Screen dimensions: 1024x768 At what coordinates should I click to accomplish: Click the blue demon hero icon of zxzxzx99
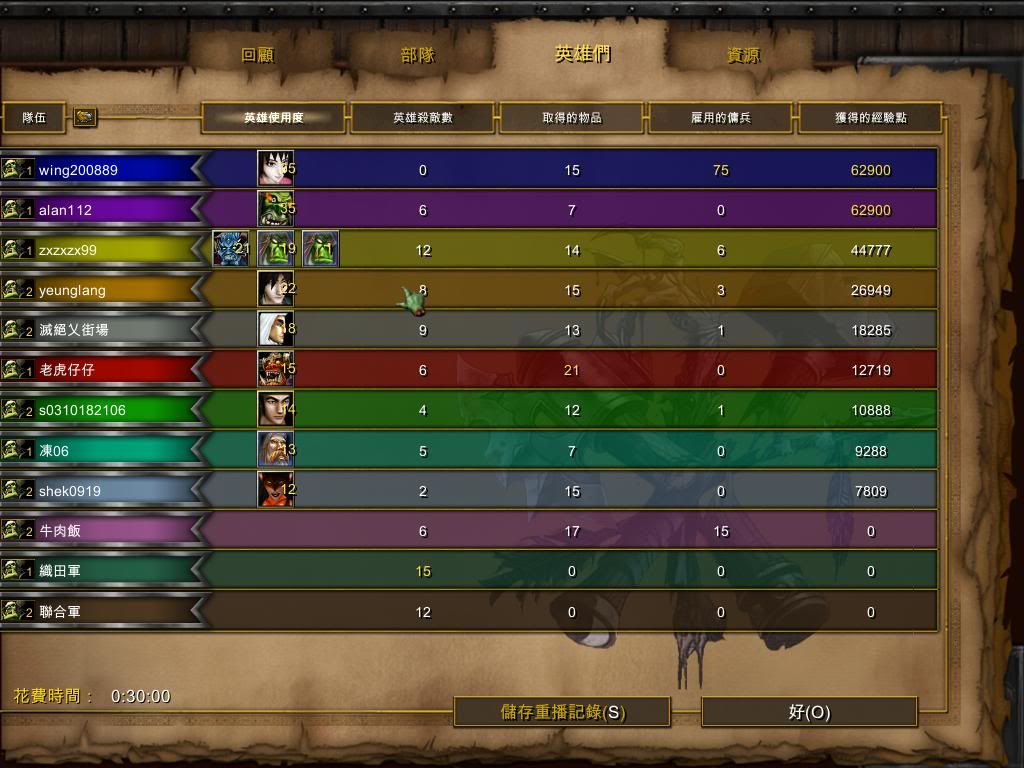click(230, 249)
